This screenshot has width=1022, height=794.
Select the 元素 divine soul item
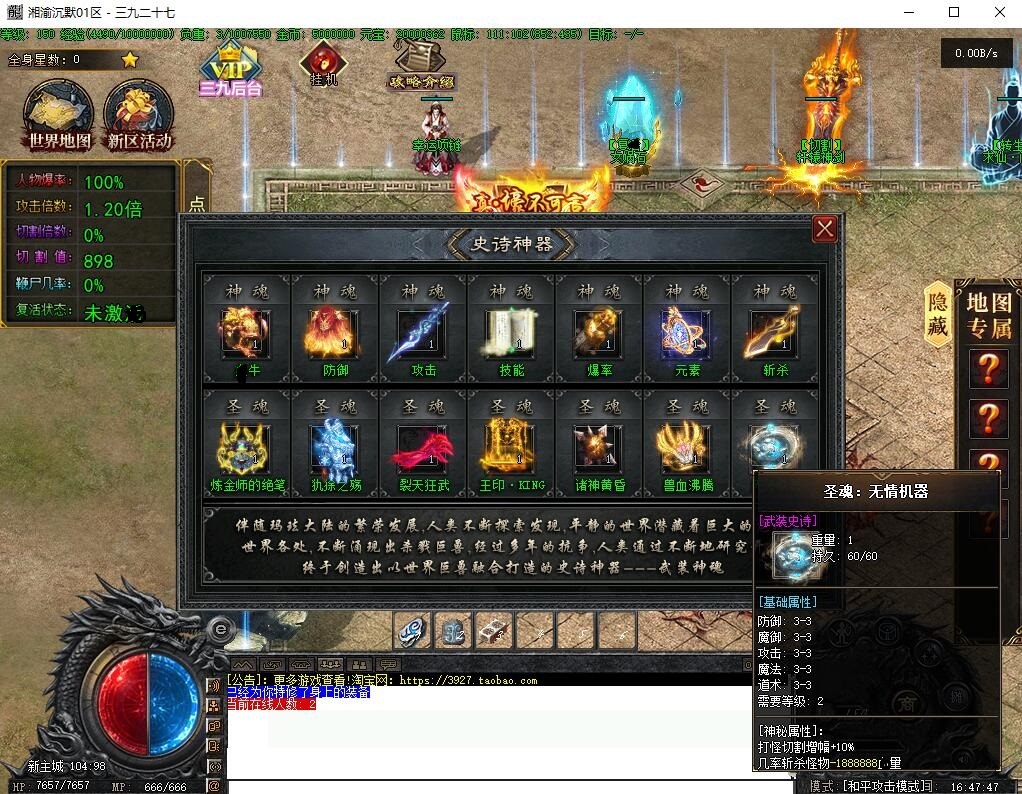[686, 334]
